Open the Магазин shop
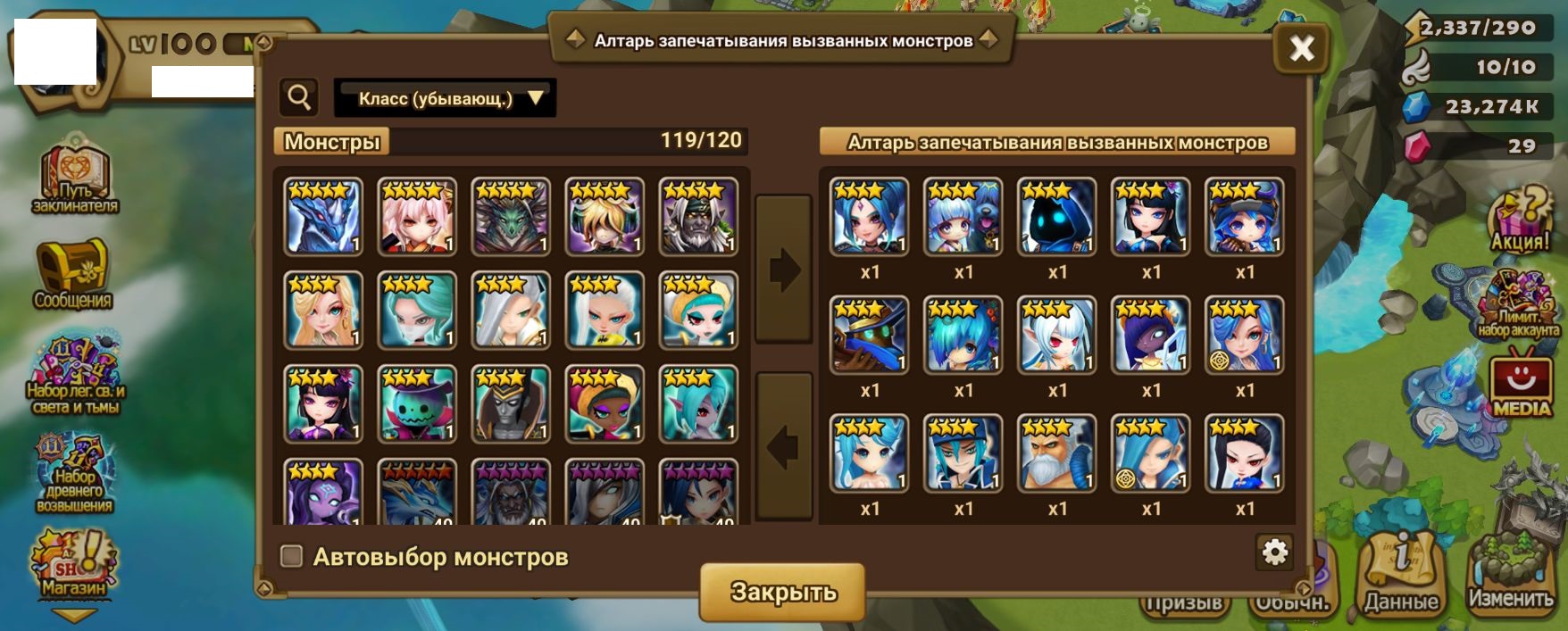 click(74, 564)
